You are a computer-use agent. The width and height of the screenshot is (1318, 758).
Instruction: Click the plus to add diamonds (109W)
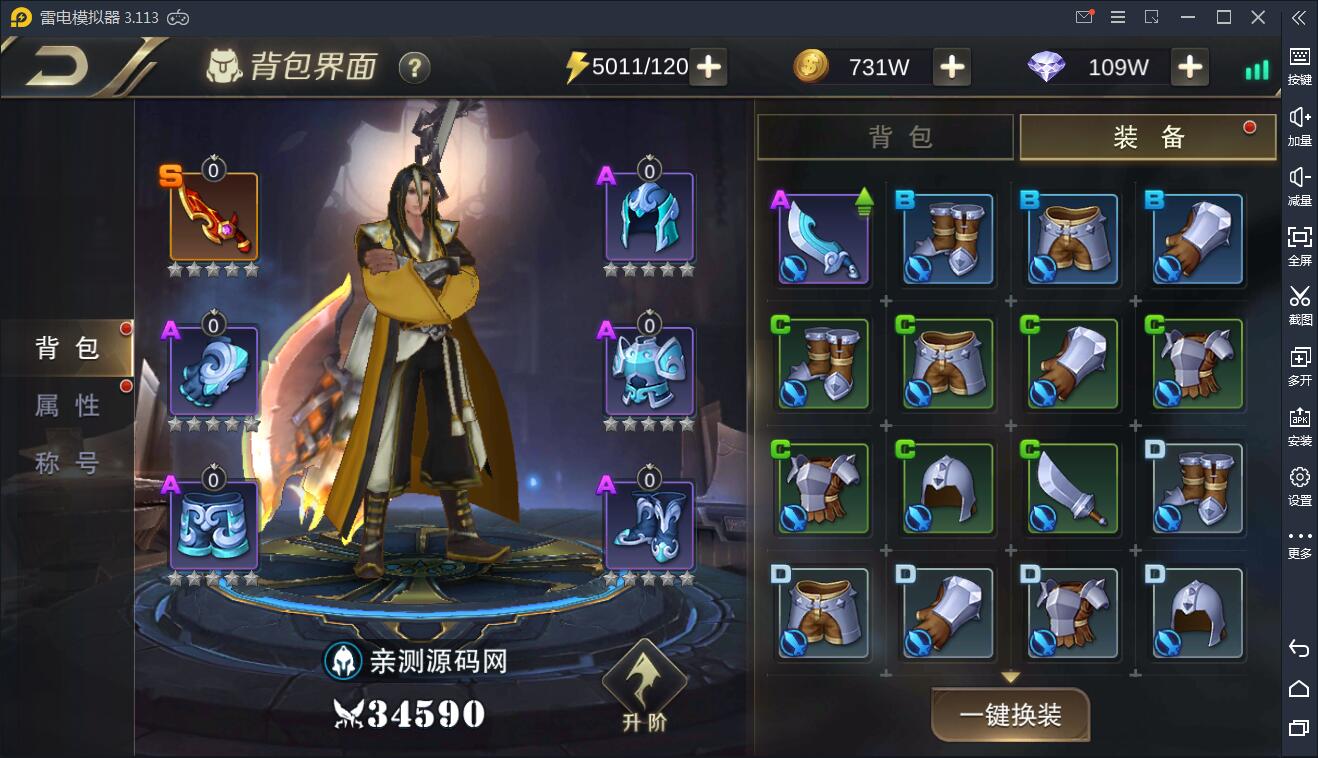(x=1189, y=67)
